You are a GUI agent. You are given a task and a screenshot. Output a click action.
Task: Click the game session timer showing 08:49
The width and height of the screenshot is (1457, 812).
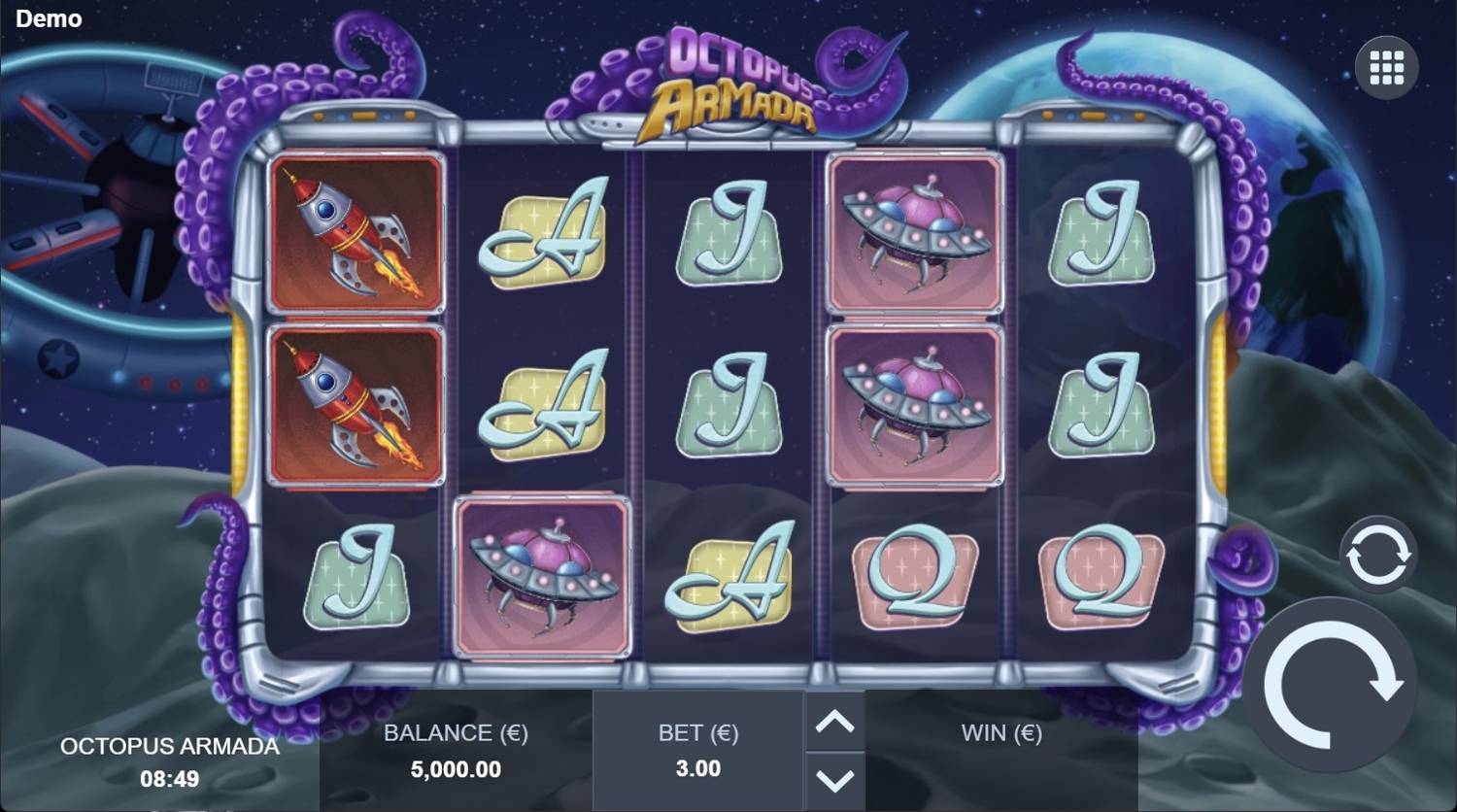click(169, 778)
